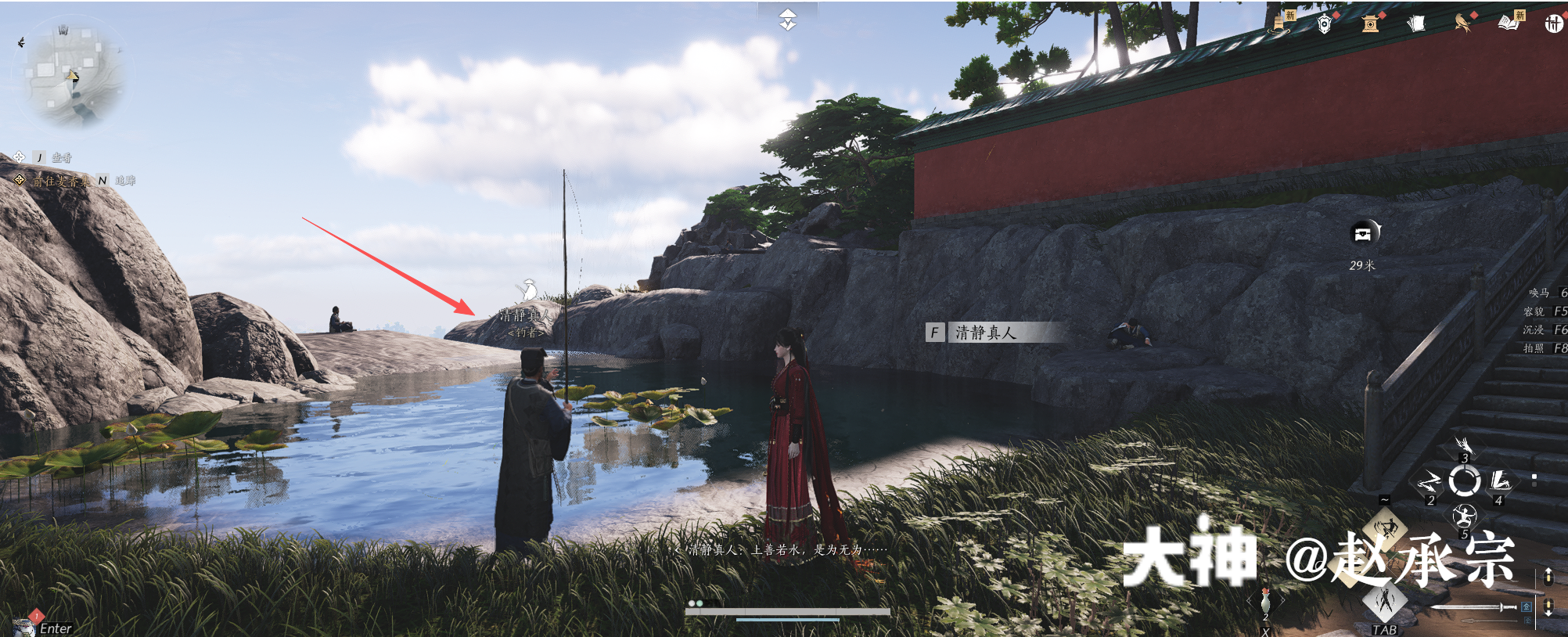Open the stacked paper sheets icon

tap(1415, 24)
